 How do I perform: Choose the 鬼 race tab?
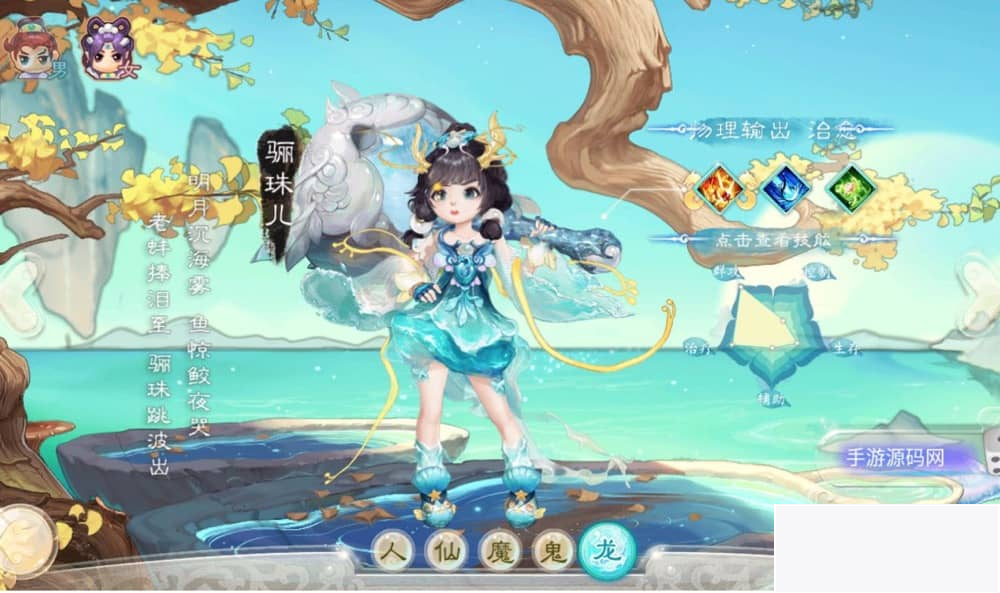(x=553, y=551)
